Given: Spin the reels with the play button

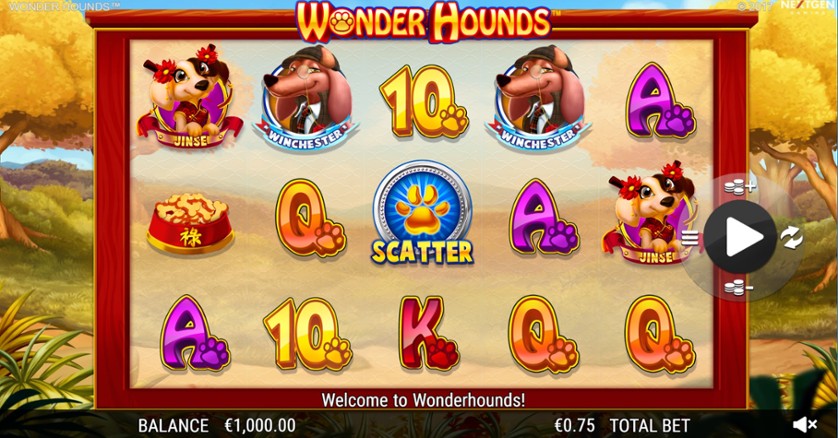Looking at the screenshot, I should point(740,236).
